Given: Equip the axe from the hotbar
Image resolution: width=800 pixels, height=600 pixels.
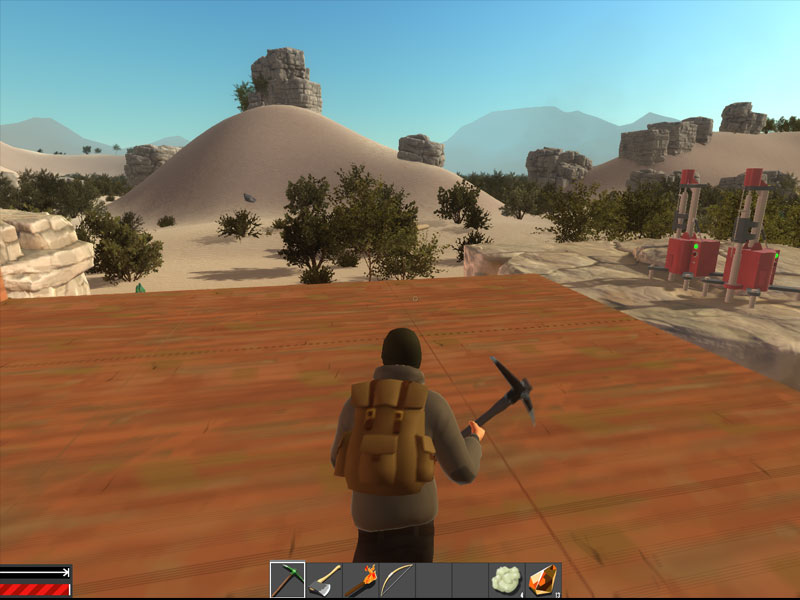Looking at the screenshot, I should 324,580.
